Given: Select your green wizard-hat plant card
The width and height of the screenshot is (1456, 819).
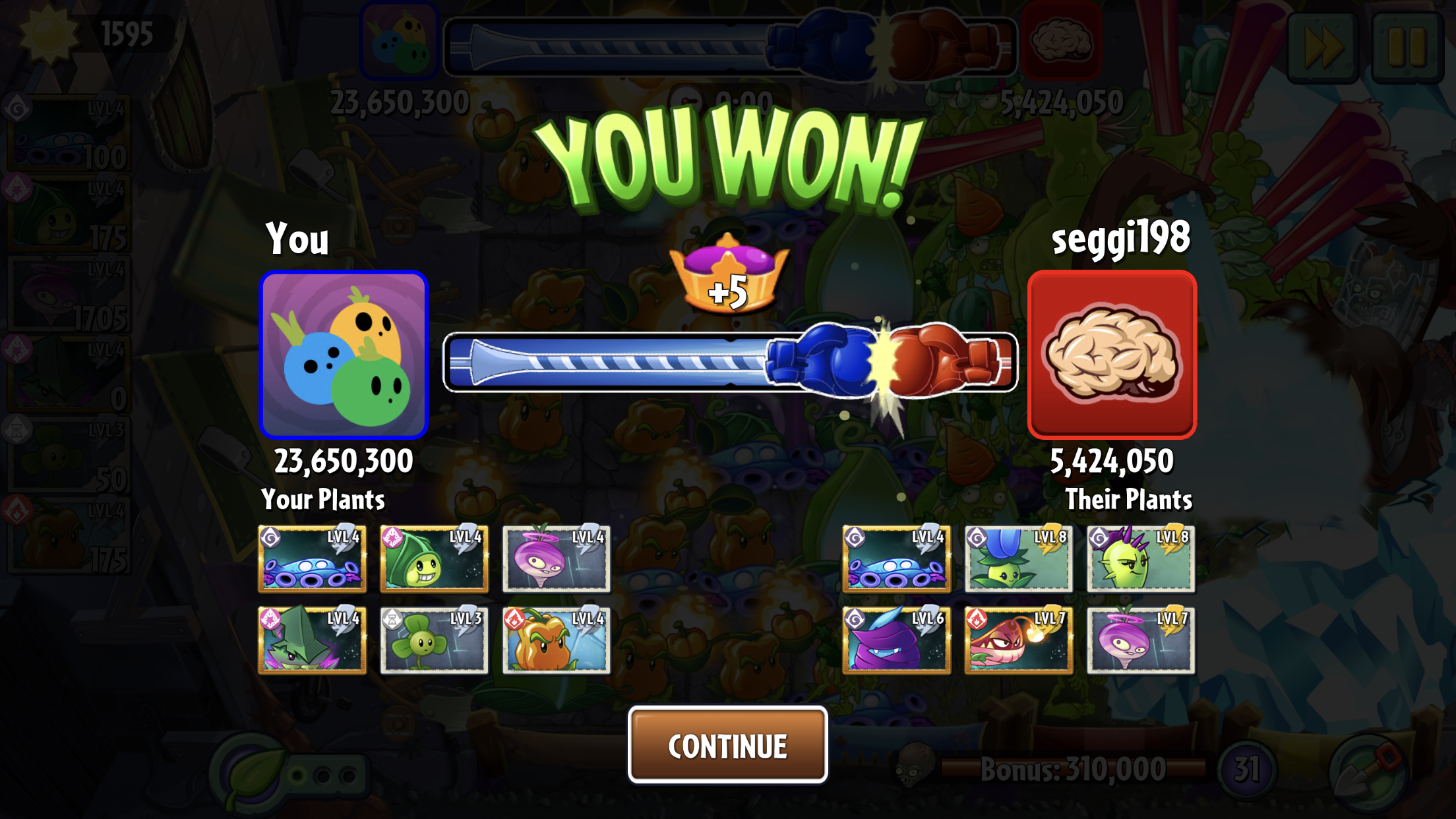Looking at the screenshot, I should coord(312,640).
